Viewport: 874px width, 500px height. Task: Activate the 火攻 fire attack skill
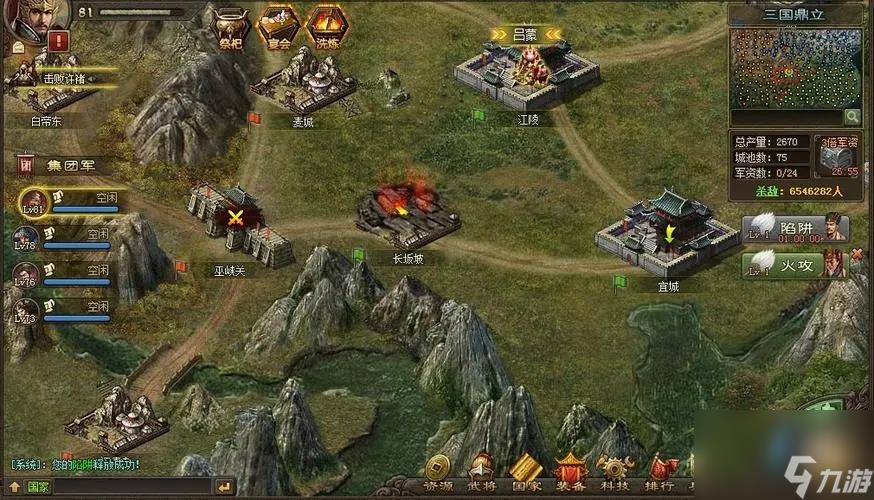pos(795,265)
